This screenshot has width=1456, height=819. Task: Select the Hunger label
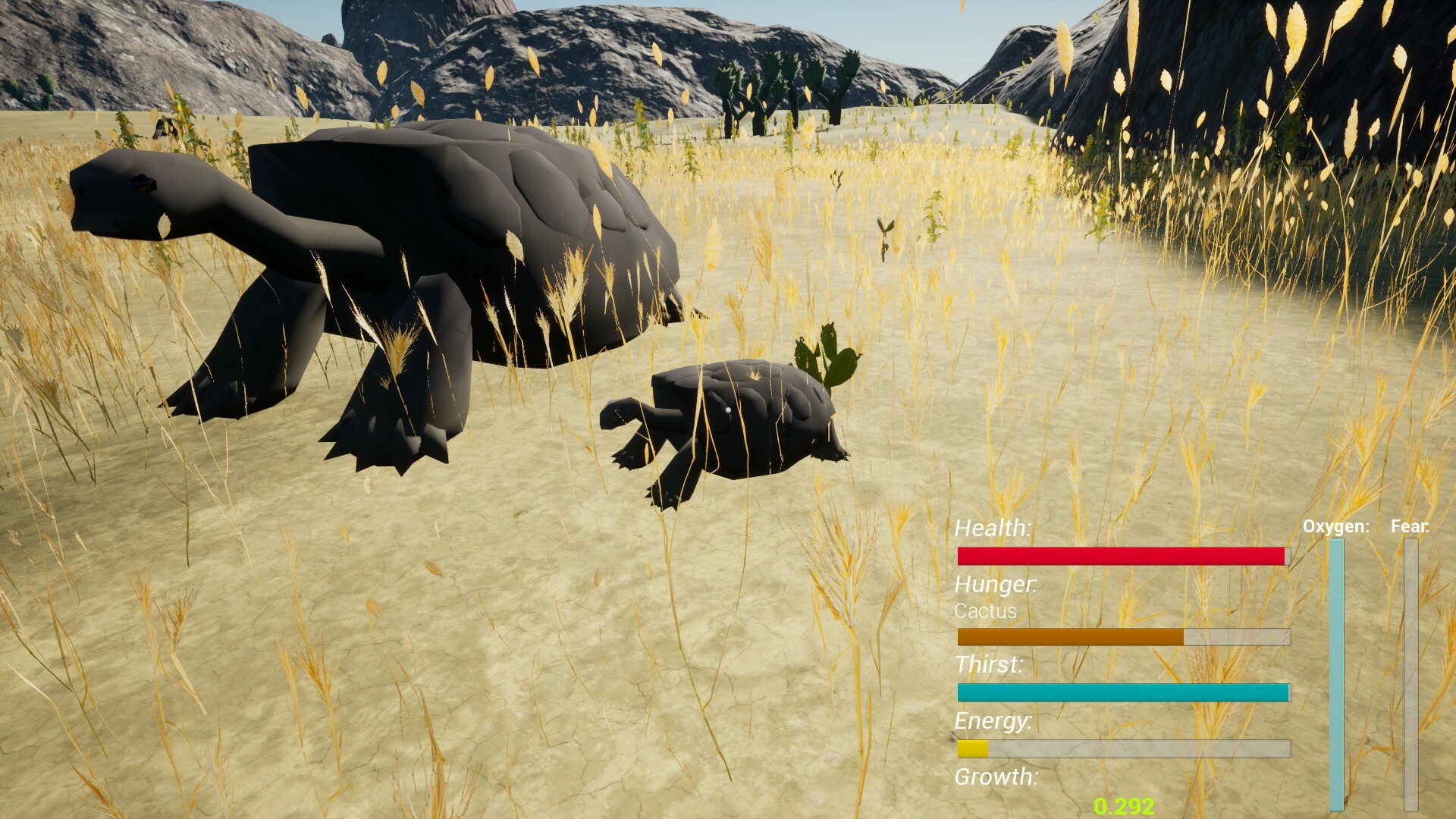pos(996,585)
